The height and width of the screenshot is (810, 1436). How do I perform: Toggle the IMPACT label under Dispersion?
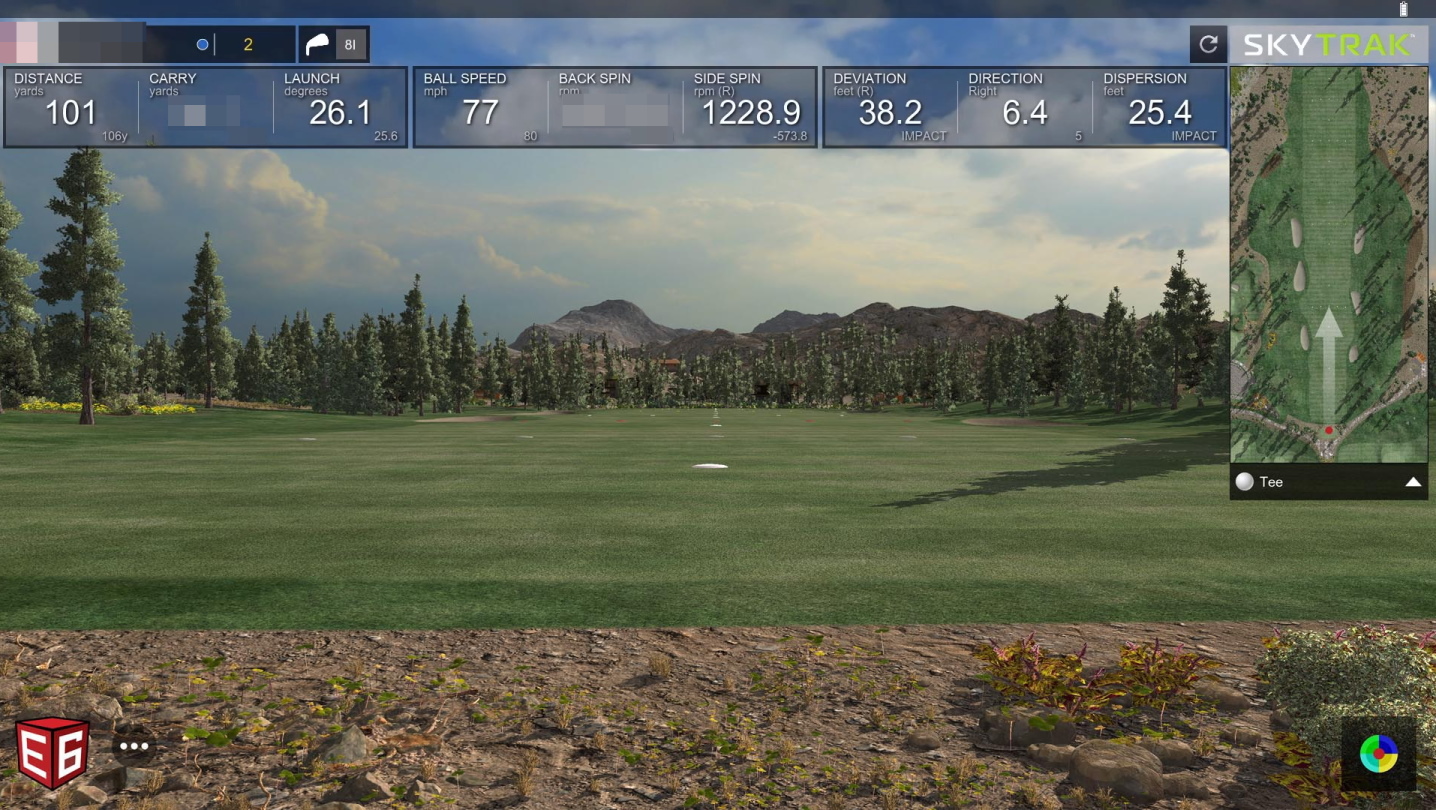[1196, 135]
